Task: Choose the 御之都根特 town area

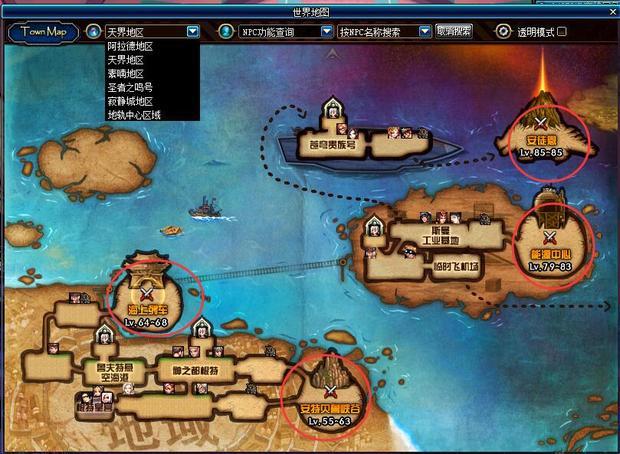Action: tap(192, 371)
